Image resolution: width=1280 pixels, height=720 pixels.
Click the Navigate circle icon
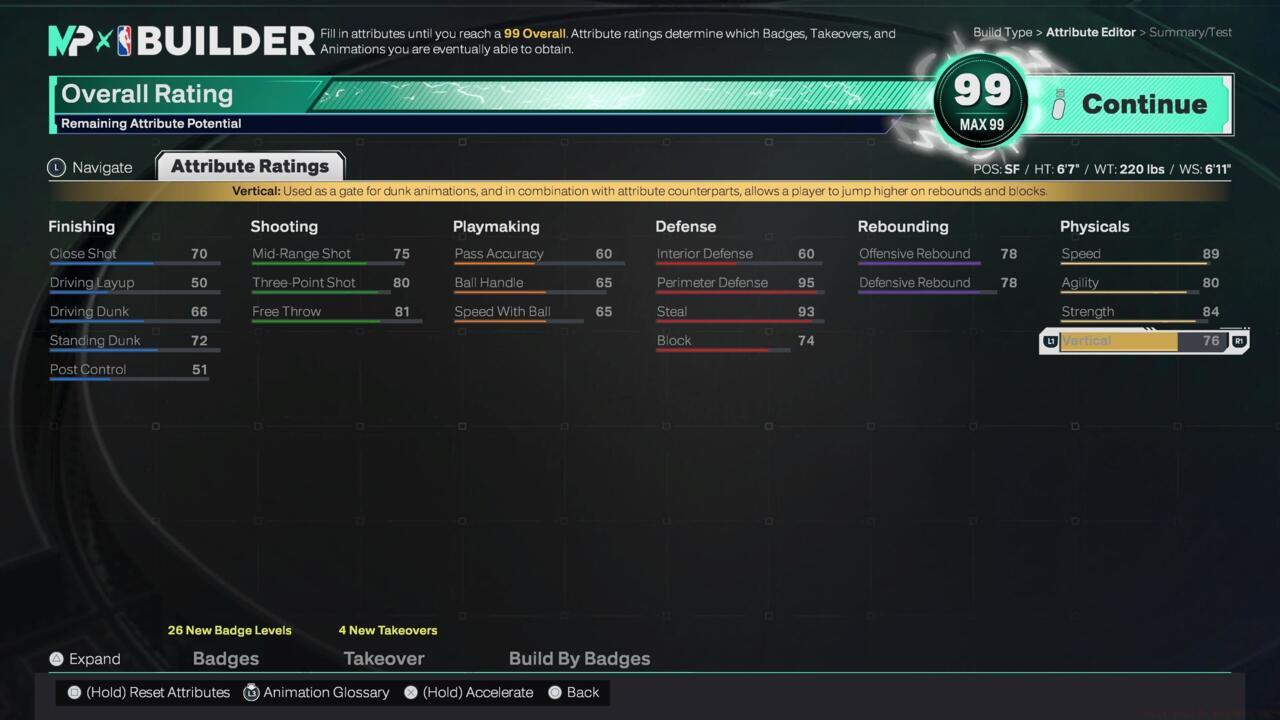pyautogui.click(x=56, y=167)
